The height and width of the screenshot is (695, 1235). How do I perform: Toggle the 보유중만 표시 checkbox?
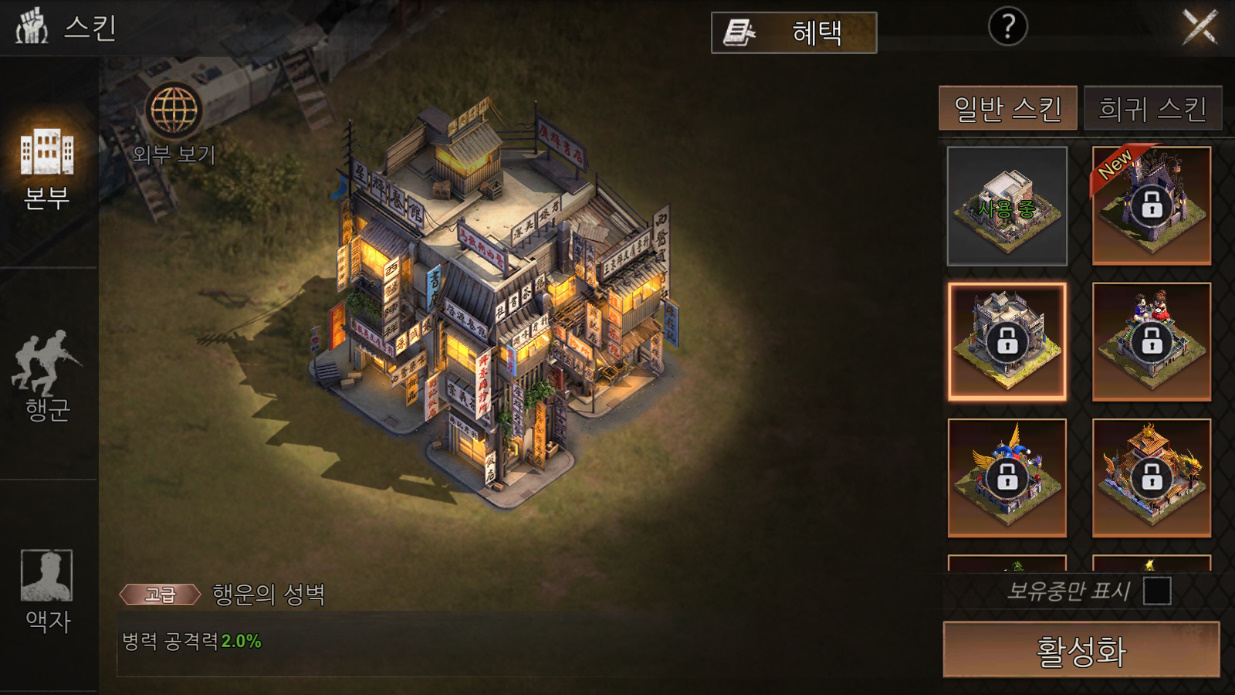[1157, 591]
